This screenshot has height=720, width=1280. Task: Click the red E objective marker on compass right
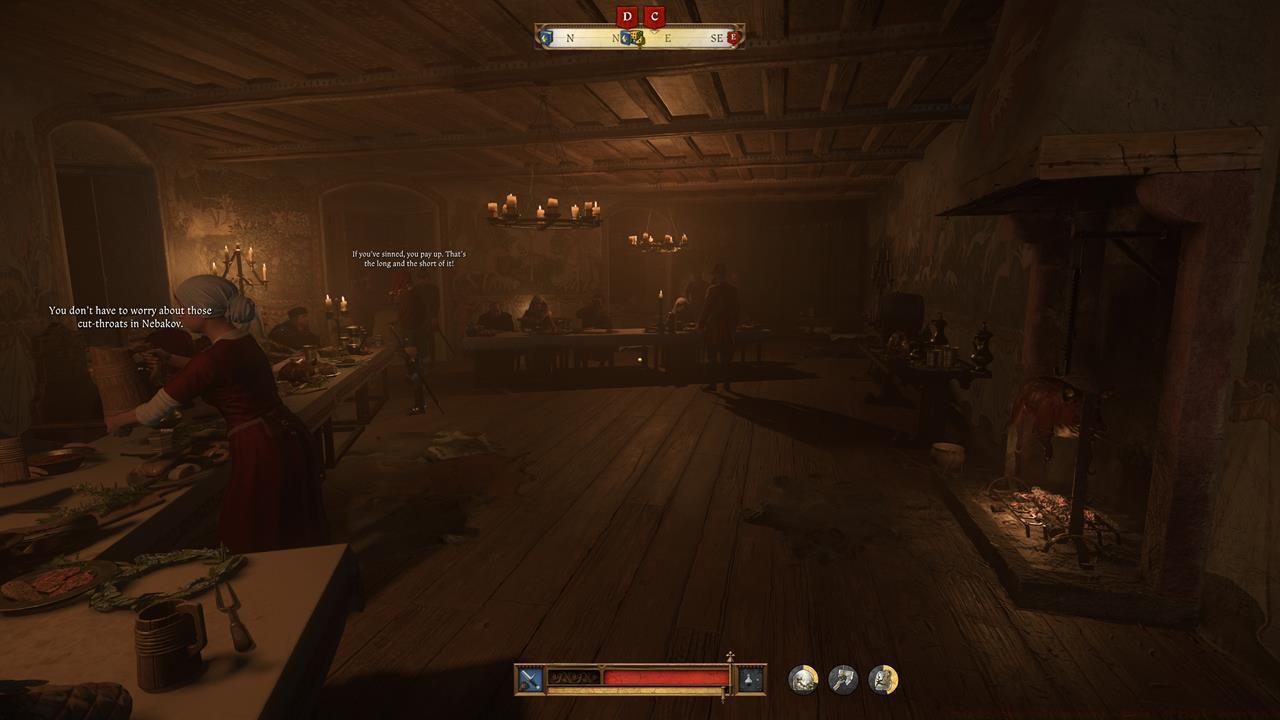click(734, 37)
